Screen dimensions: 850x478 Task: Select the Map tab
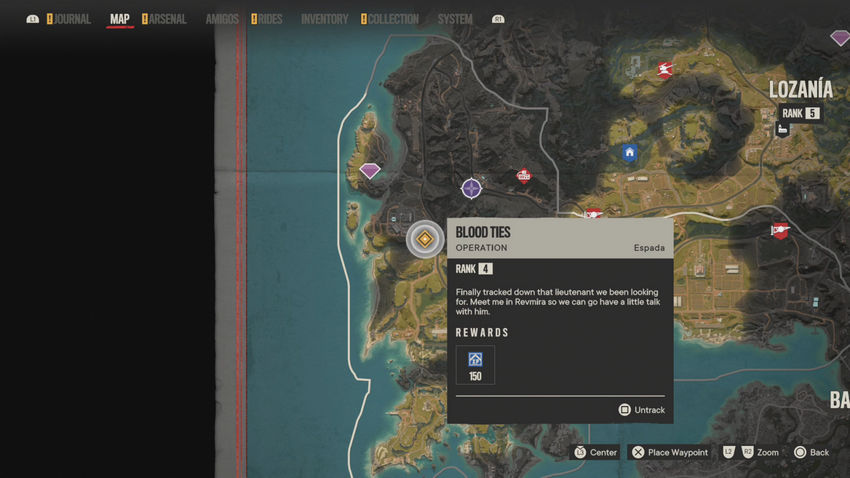point(120,19)
